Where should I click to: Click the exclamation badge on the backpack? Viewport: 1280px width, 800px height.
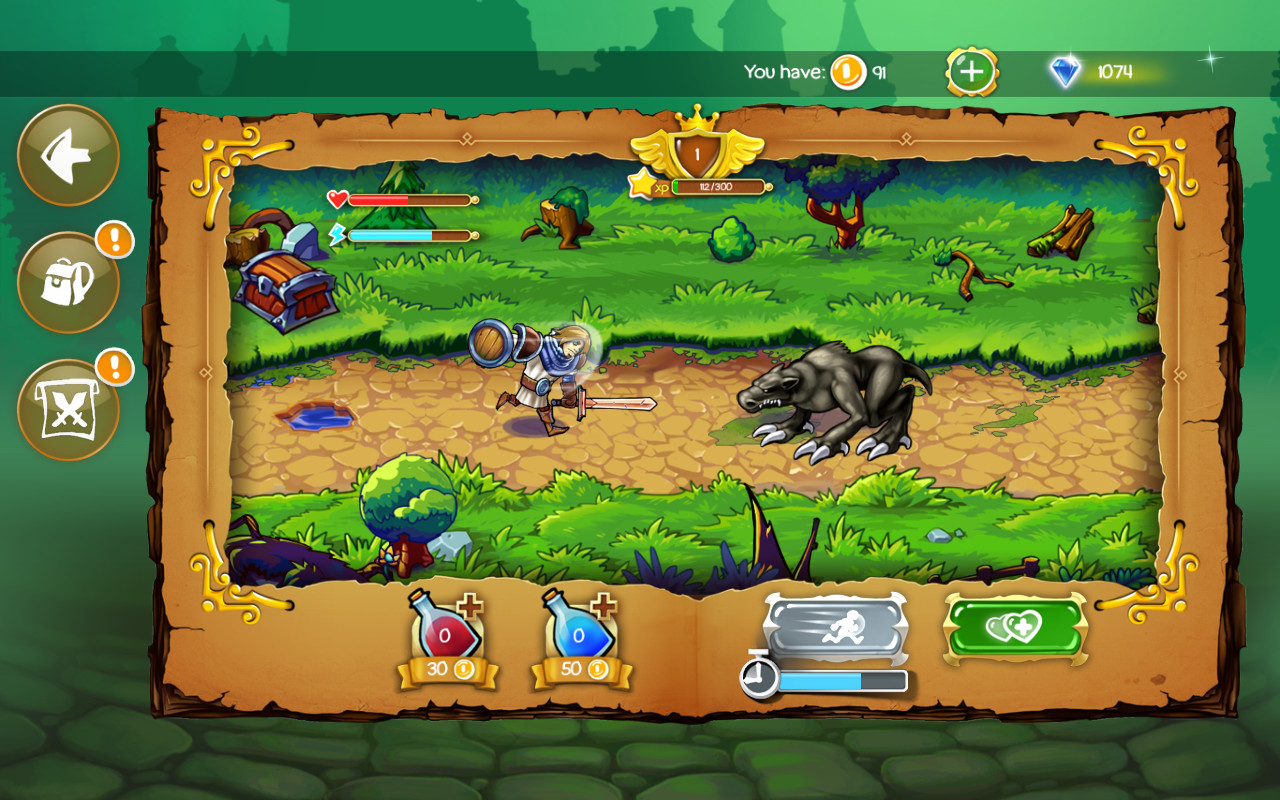click(x=113, y=240)
